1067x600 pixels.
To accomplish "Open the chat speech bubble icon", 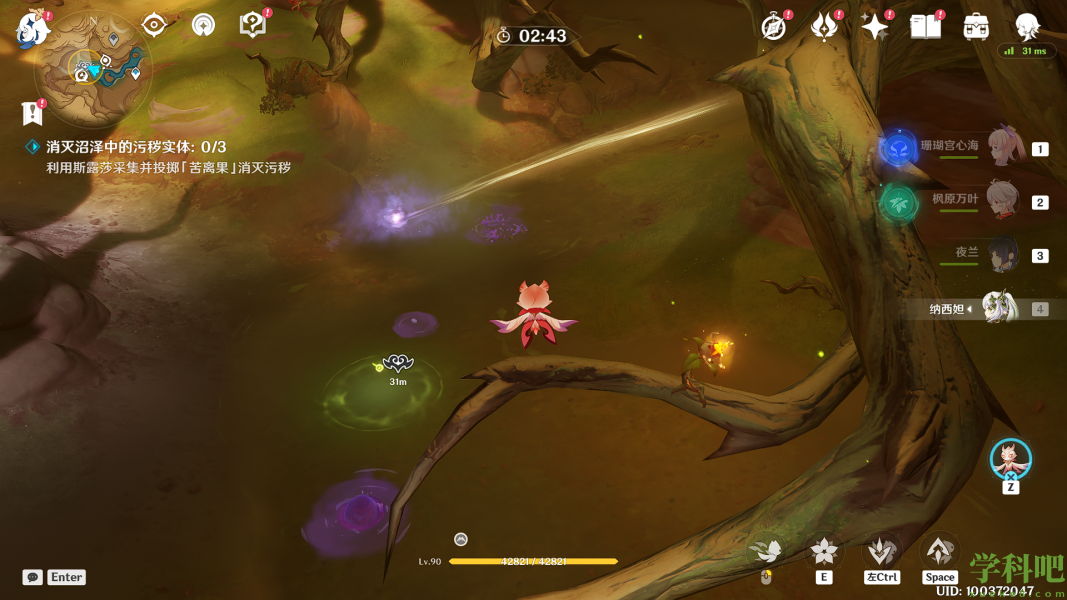I will coord(33,577).
